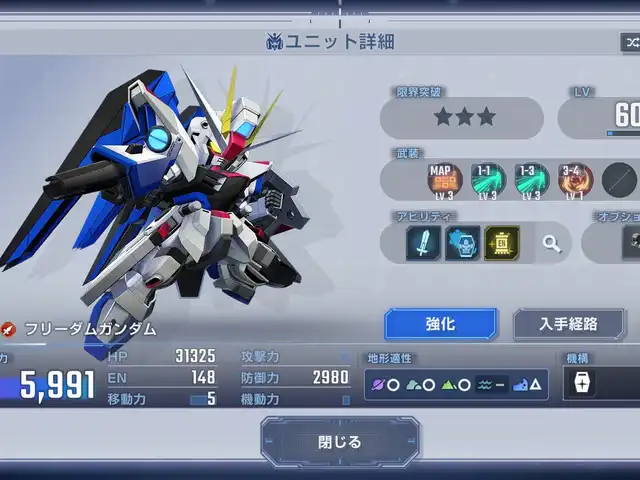Click the shuffle arrows button in header
Viewport: 640px width, 480px height.
pos(630,42)
